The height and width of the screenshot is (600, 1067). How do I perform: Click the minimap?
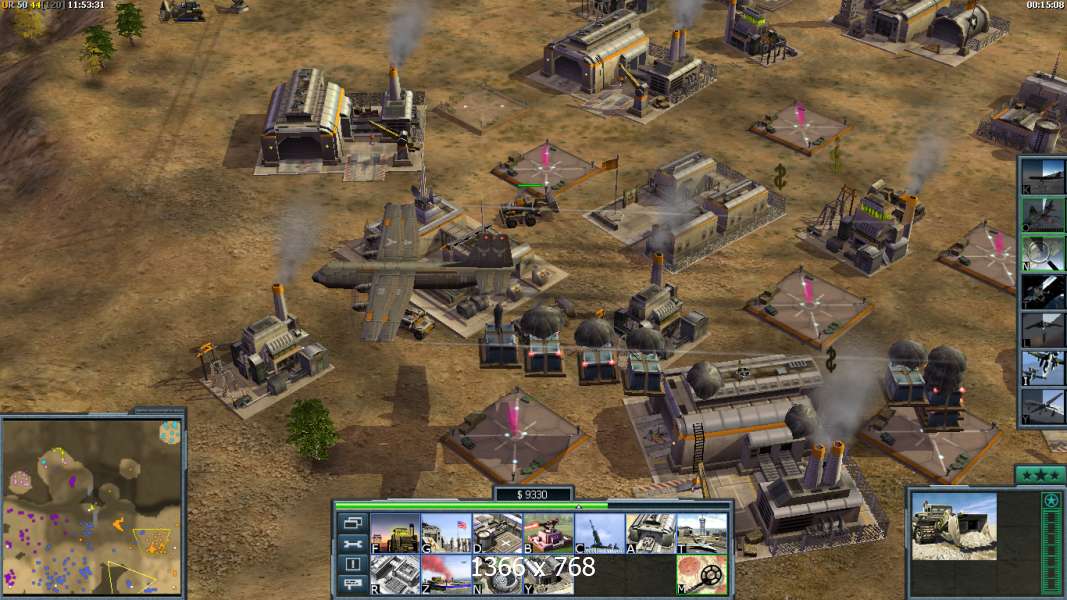click(93, 505)
